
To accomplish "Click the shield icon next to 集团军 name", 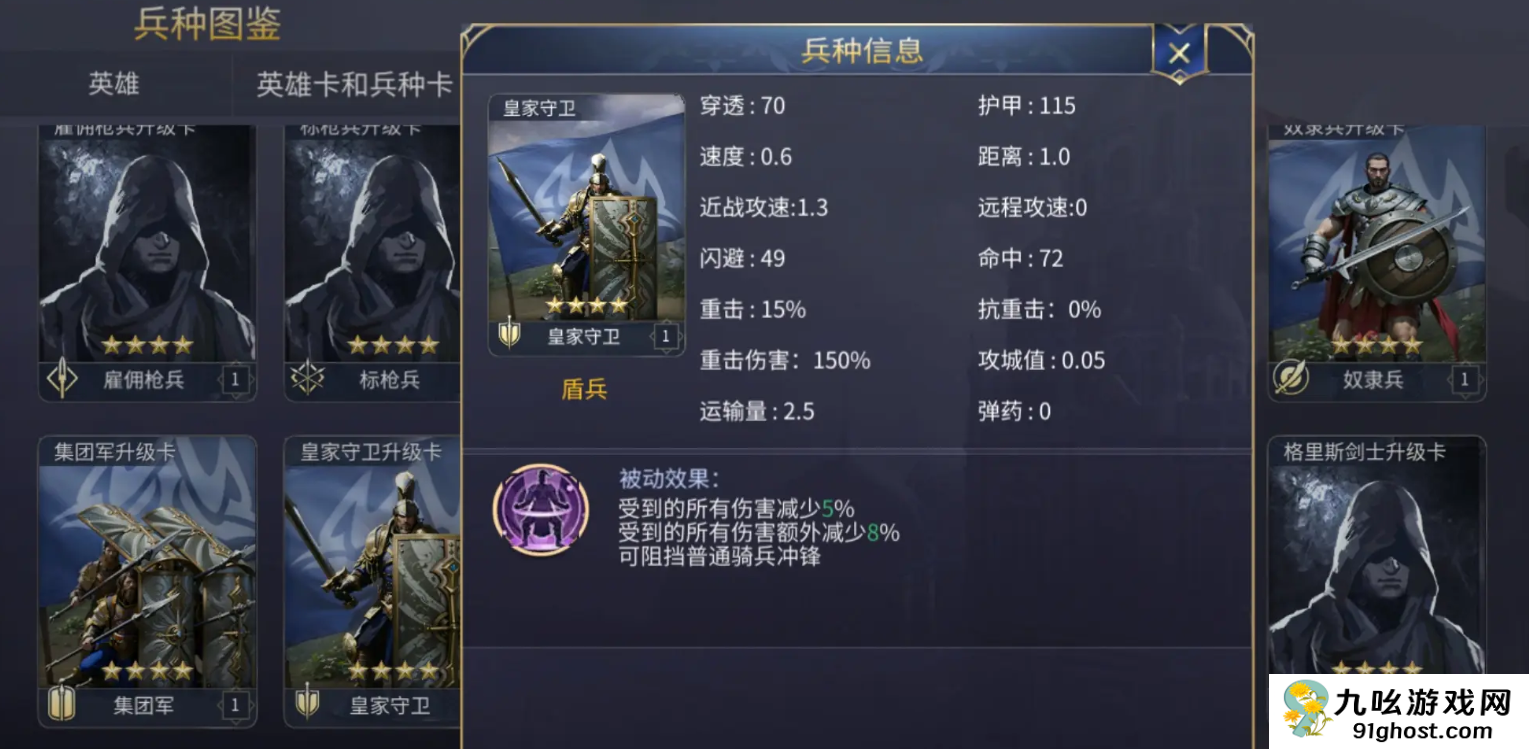I will 63,704.
